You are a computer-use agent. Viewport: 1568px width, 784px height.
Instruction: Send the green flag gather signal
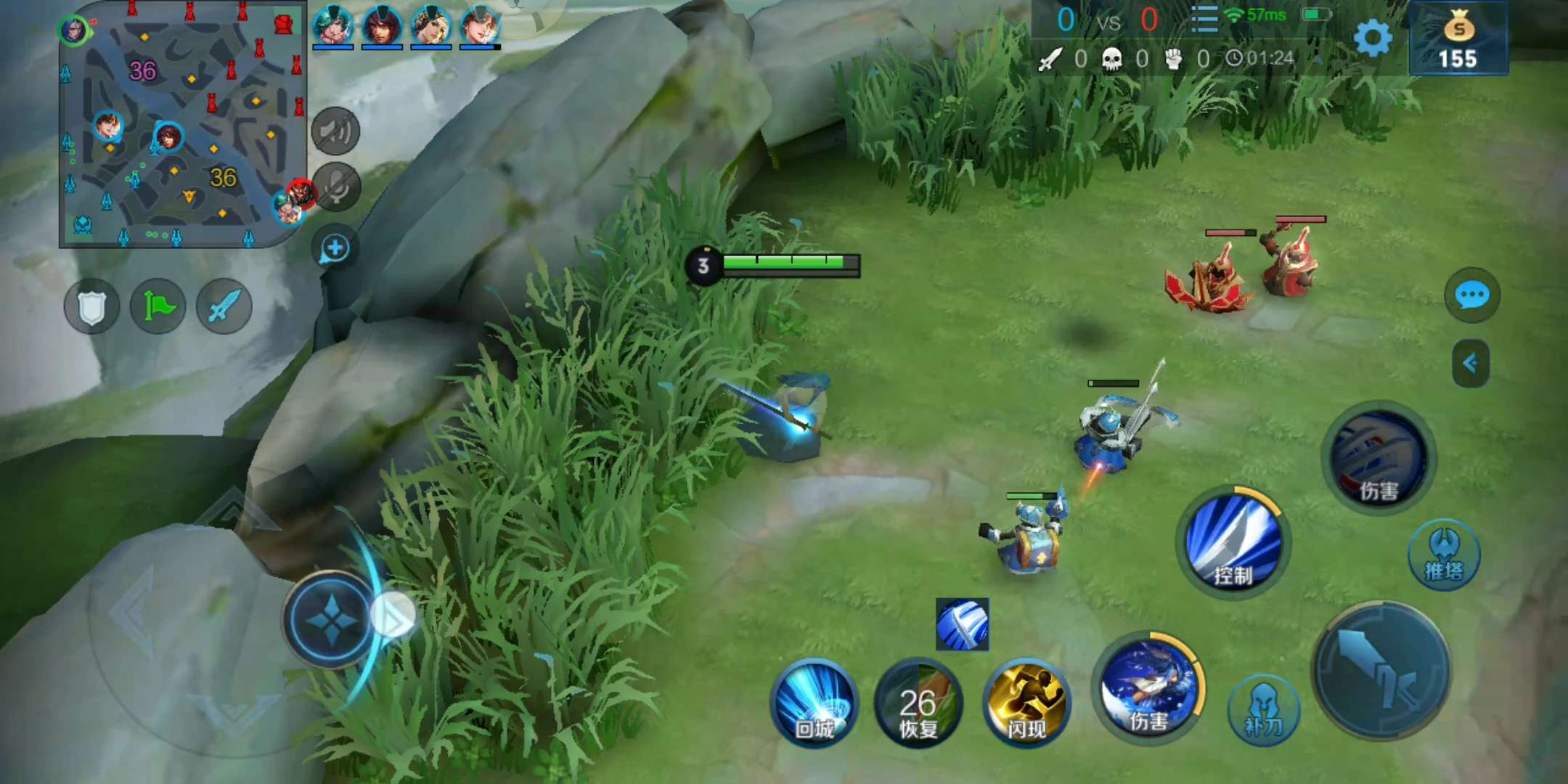pos(158,307)
